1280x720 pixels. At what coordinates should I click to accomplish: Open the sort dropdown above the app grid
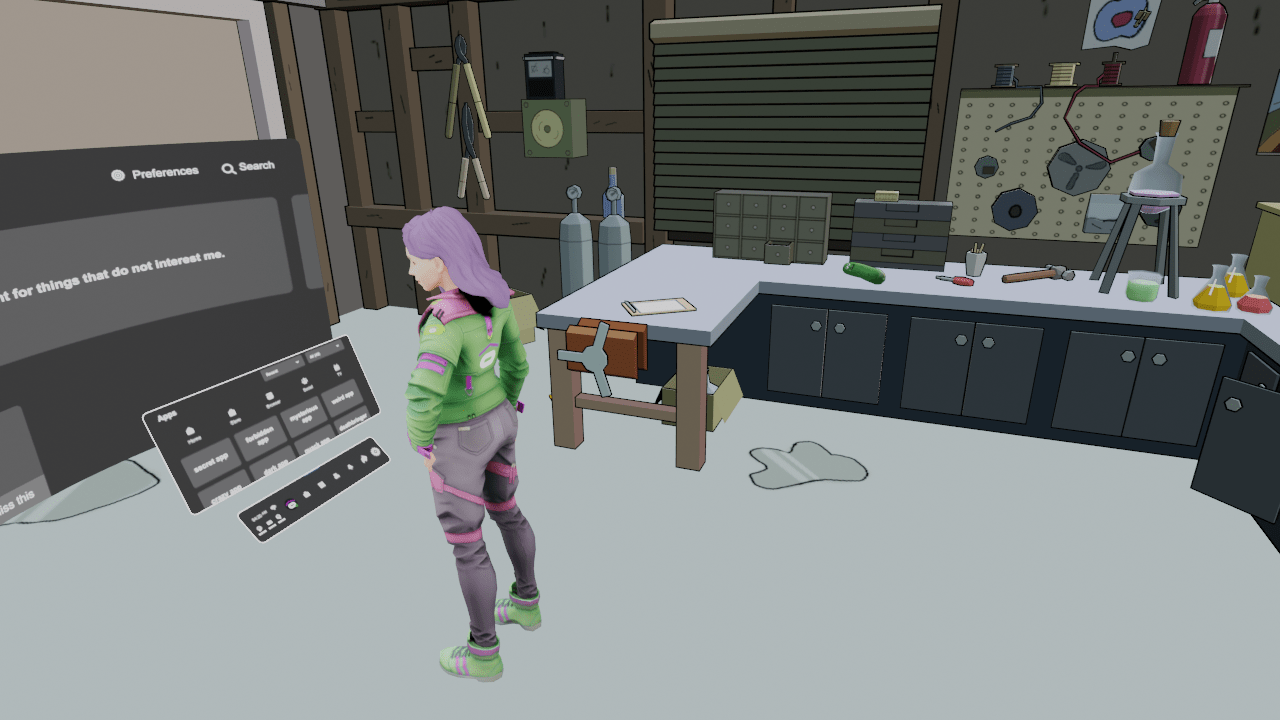283,367
